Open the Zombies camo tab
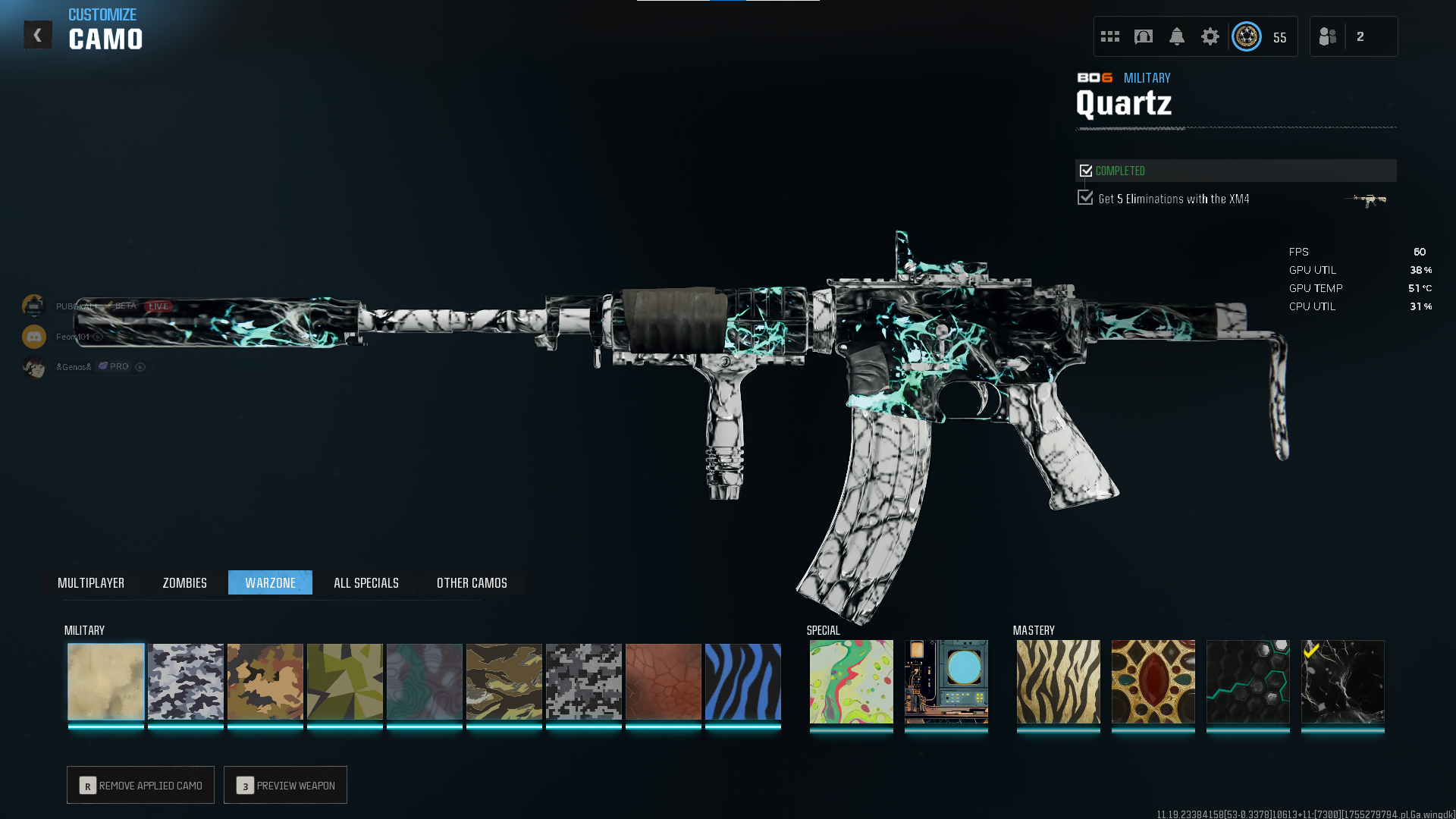This screenshot has width=1456, height=819. point(184,582)
